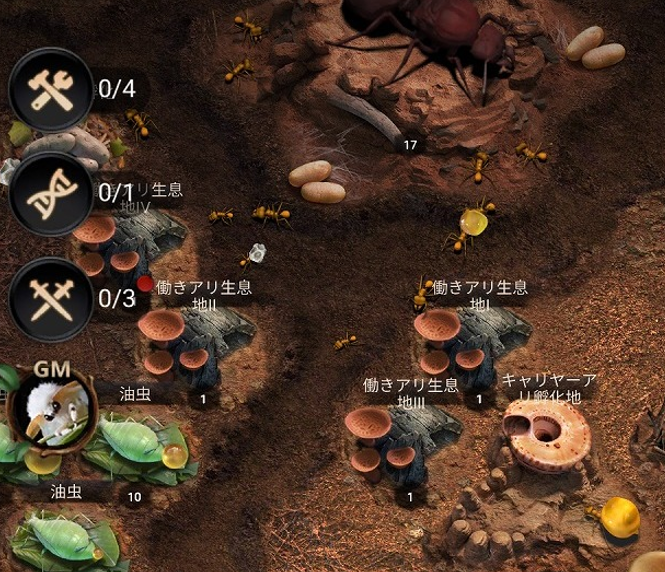Open the crossed swords troop queue

coord(51,298)
